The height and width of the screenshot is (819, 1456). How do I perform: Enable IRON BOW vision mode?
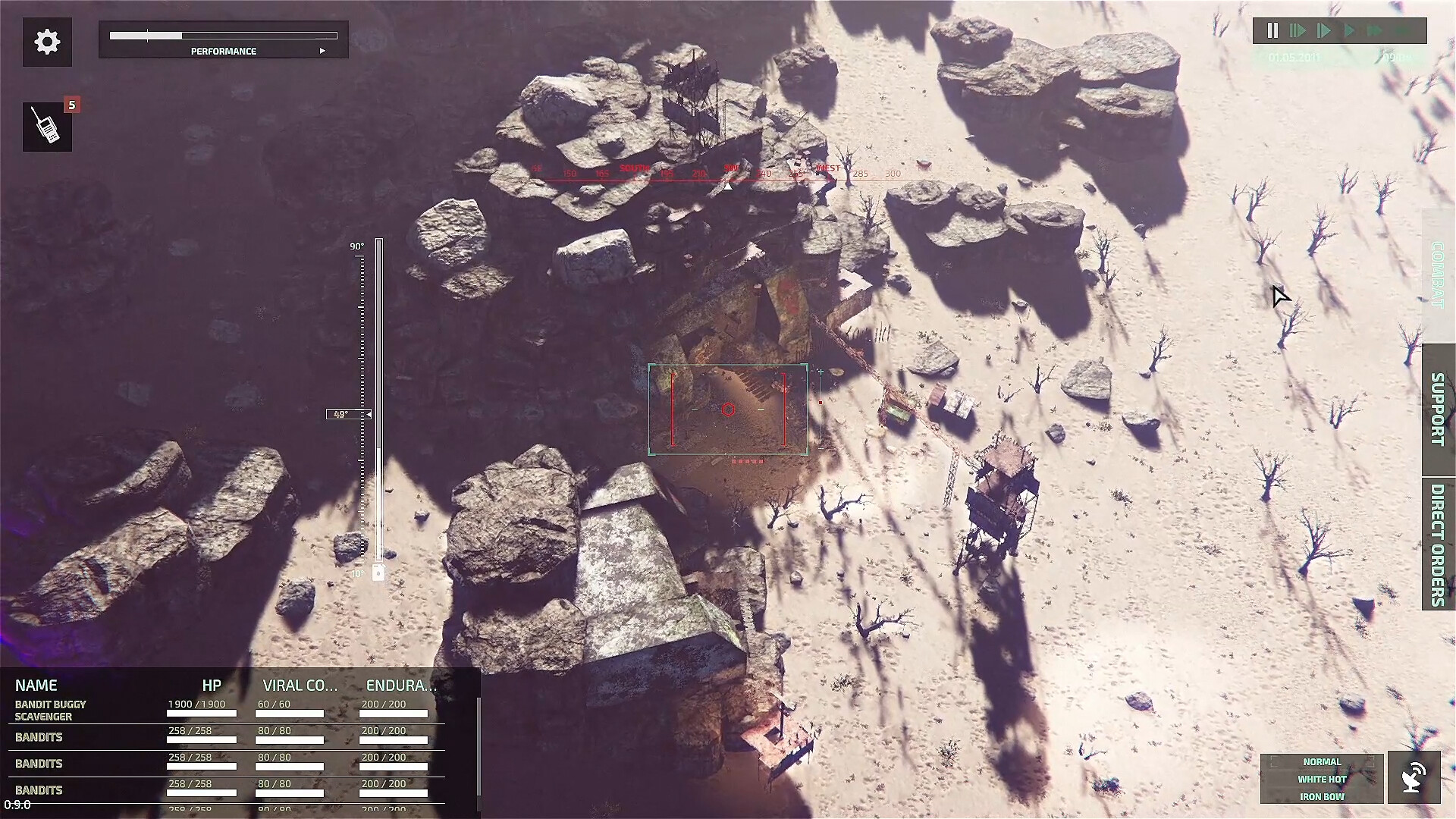pyautogui.click(x=1321, y=796)
